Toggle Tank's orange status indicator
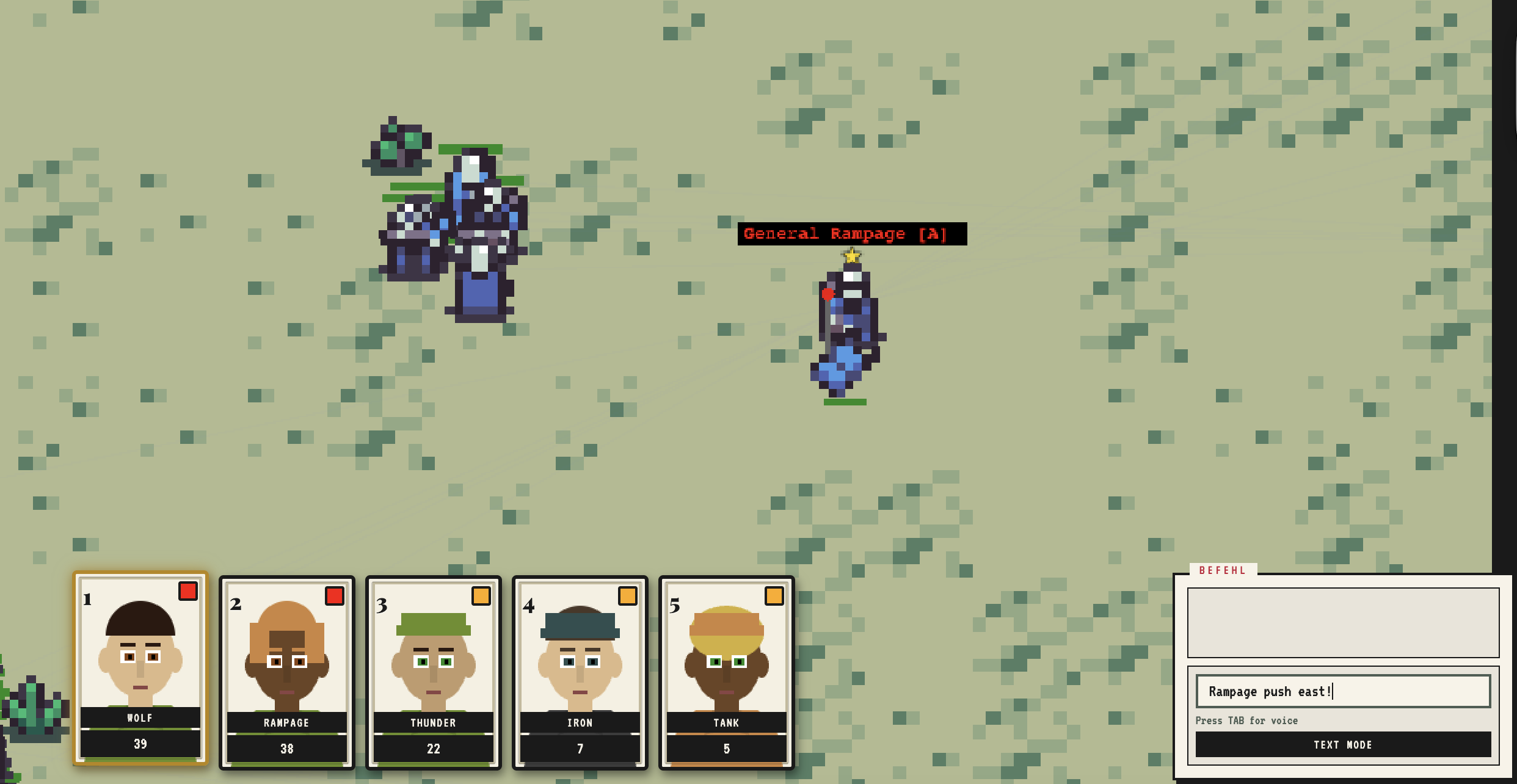This screenshot has height=784, width=1517. click(773, 597)
